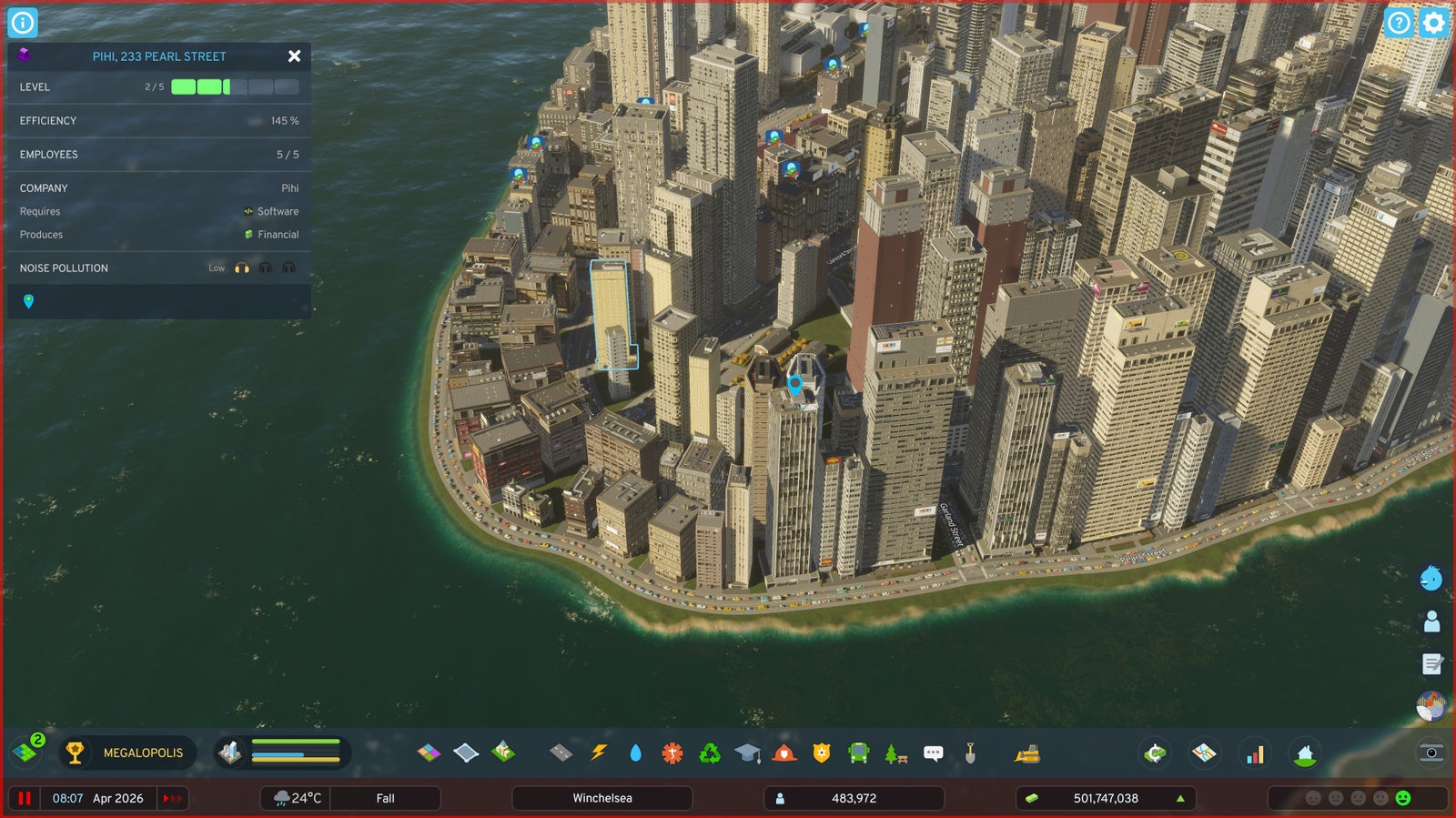Open the city economy money panel
This screenshot has width=1456, height=818.
[1105, 798]
